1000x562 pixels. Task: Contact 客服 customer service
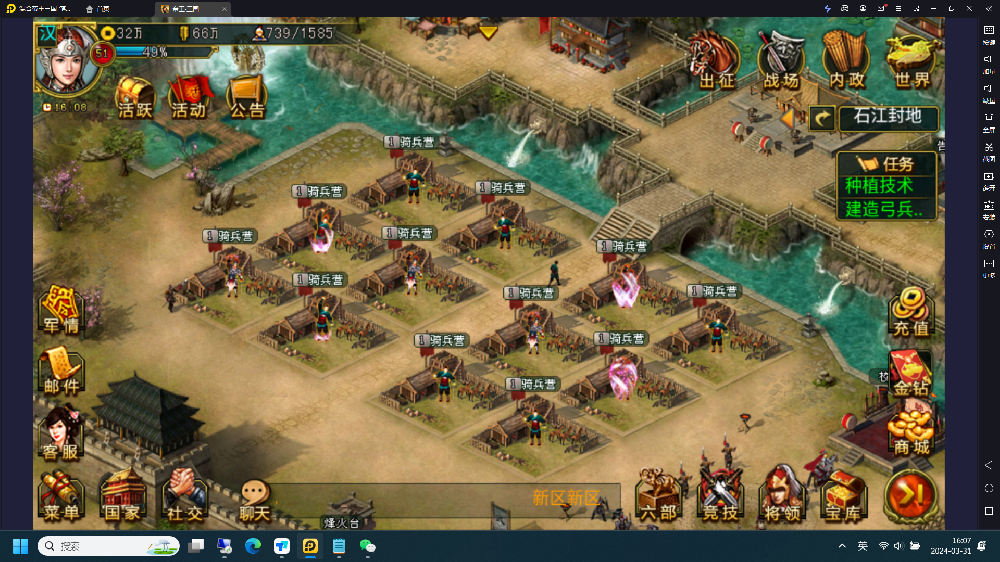tap(61, 434)
